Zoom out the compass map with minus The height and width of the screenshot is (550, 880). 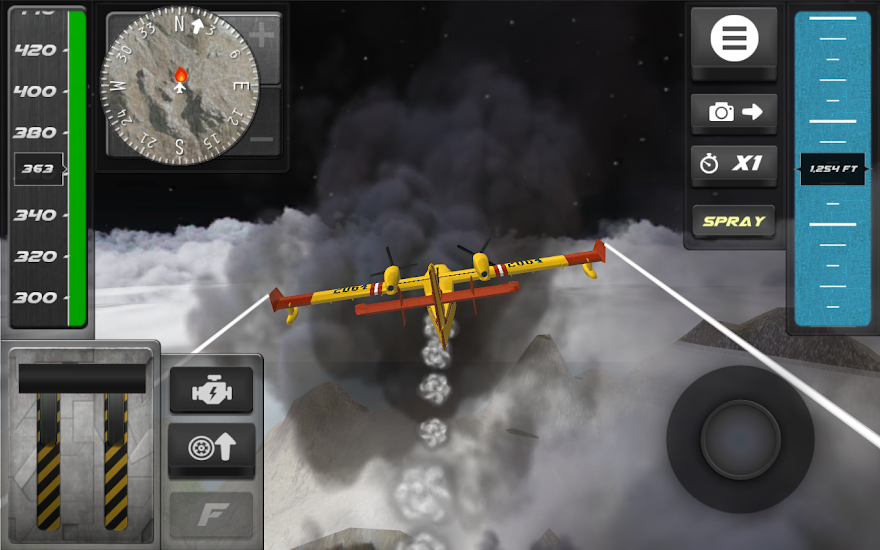[262, 138]
